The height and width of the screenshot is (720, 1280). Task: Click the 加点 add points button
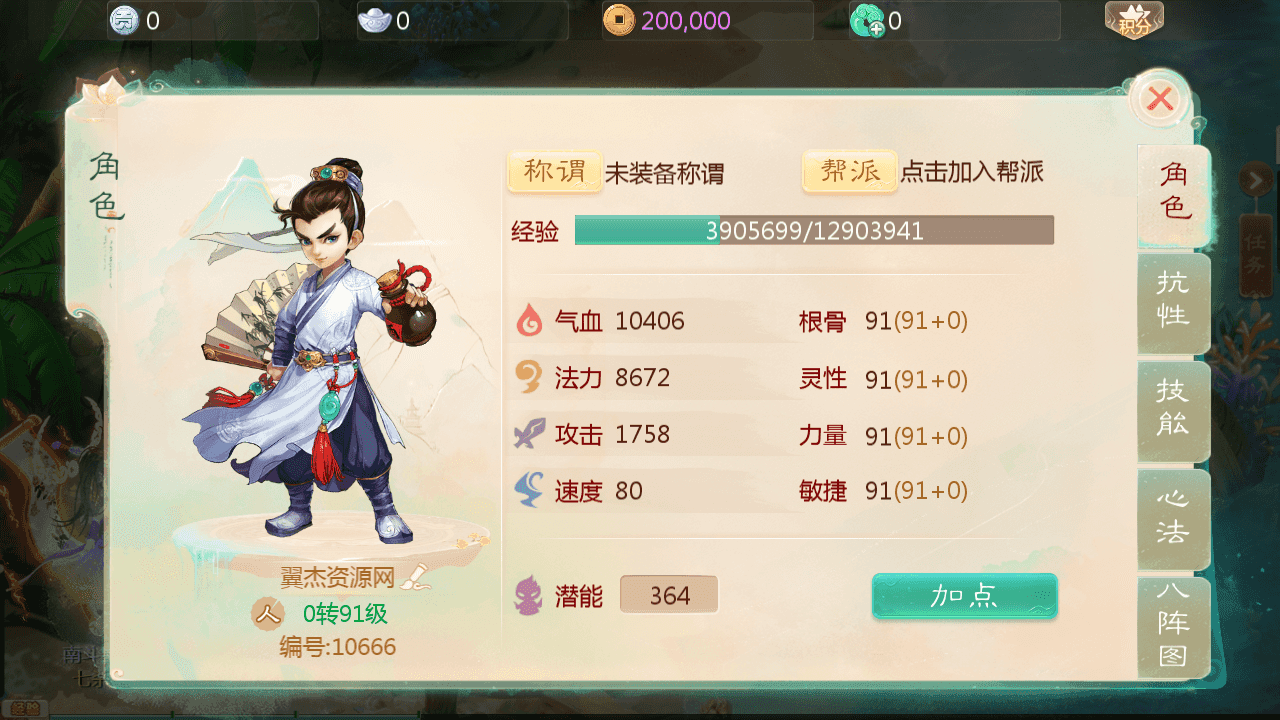(964, 597)
